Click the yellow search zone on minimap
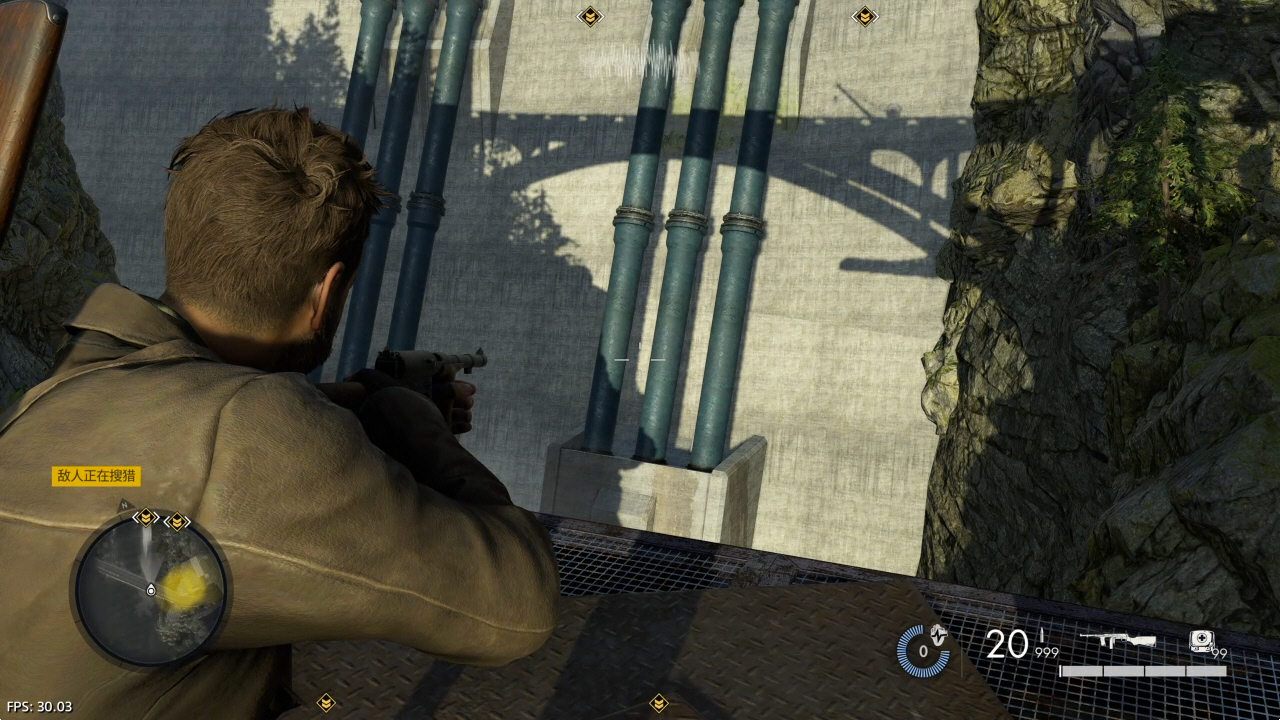The height and width of the screenshot is (720, 1280). tap(184, 588)
